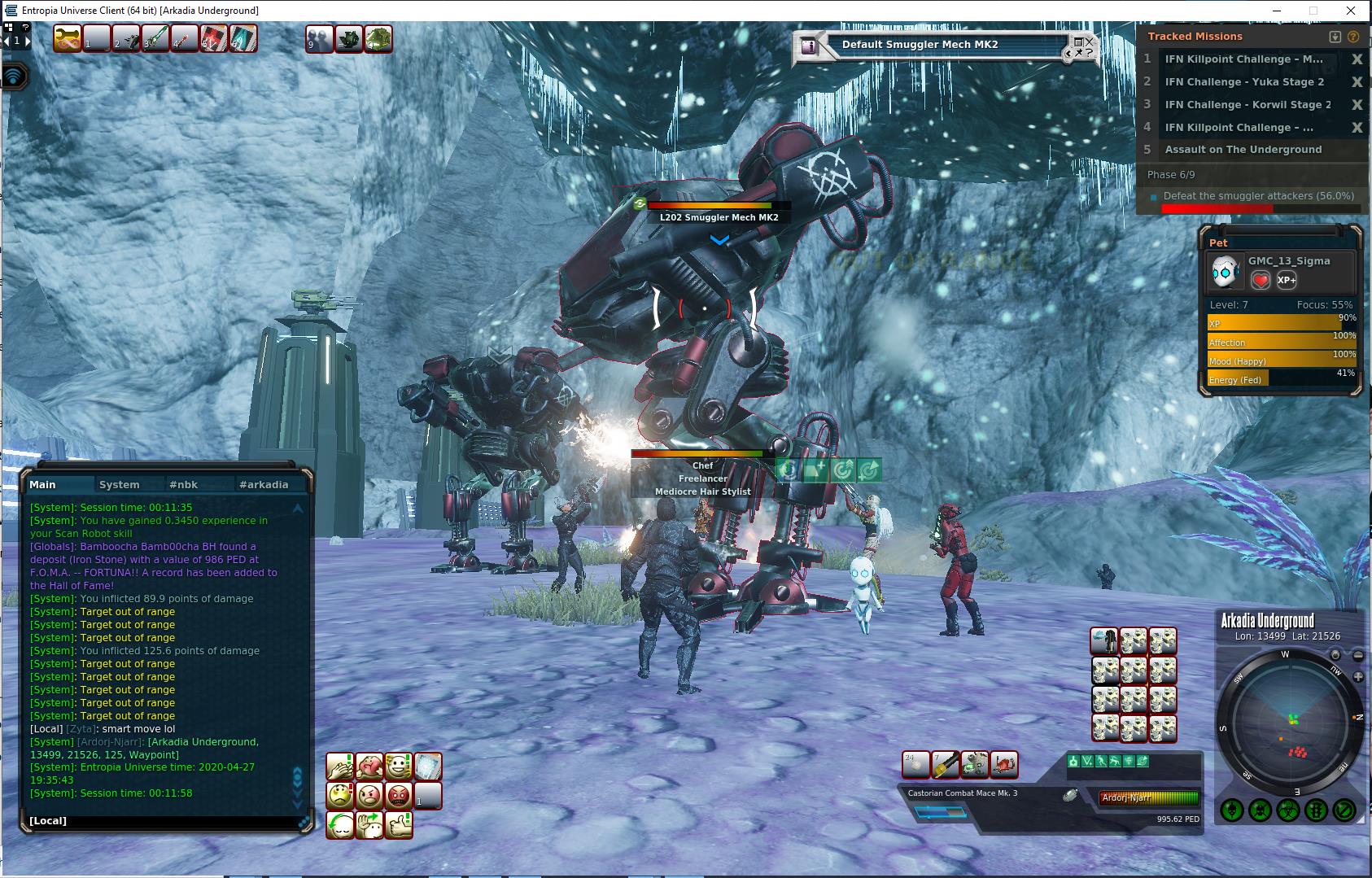Play the thumbs up emote
Viewport: 1372px width, 878px height.
(x=399, y=824)
